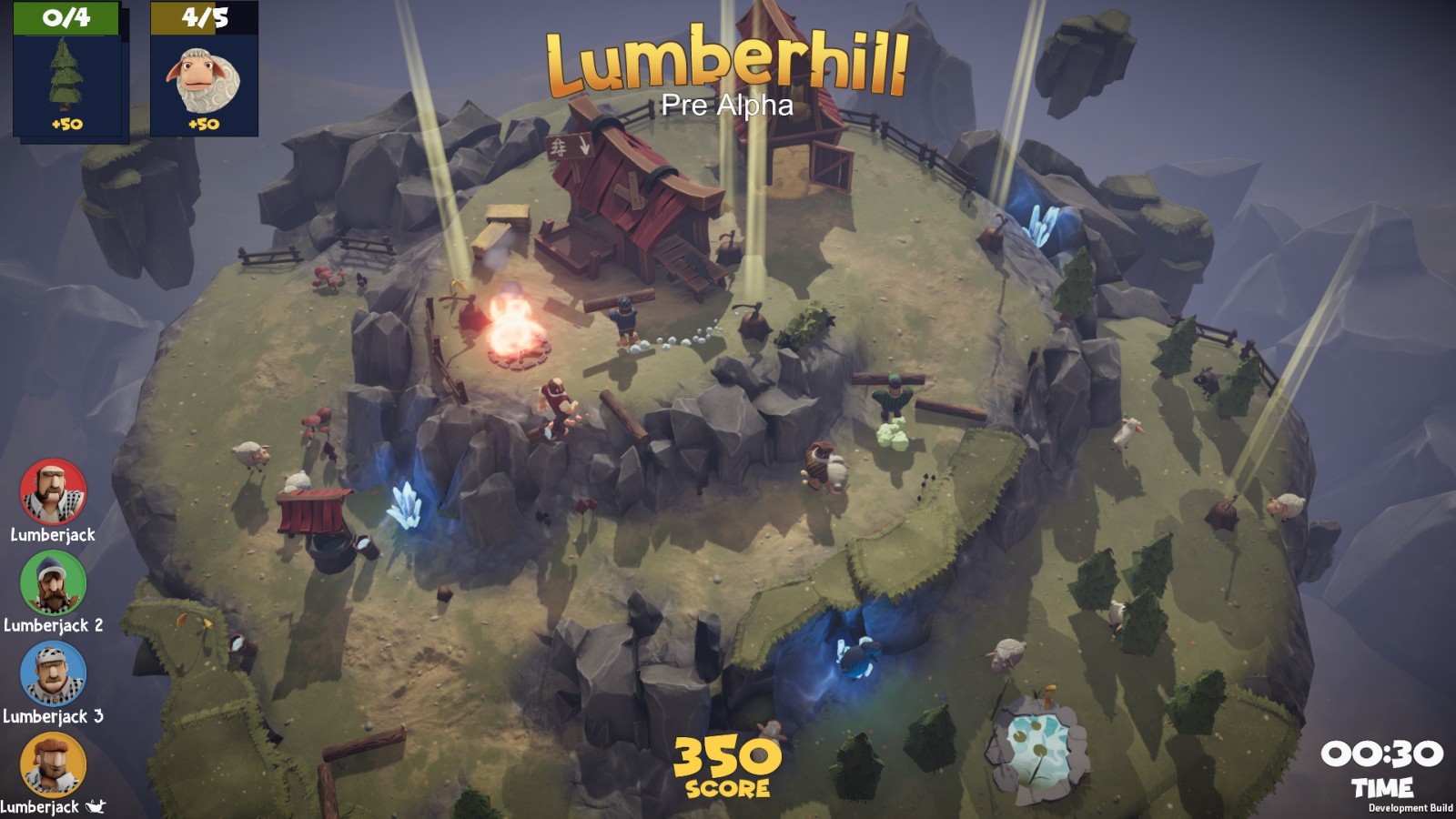Select the yellow fourth Lumberjack portrait
This screenshot has height=819, width=1456.
tap(53, 763)
